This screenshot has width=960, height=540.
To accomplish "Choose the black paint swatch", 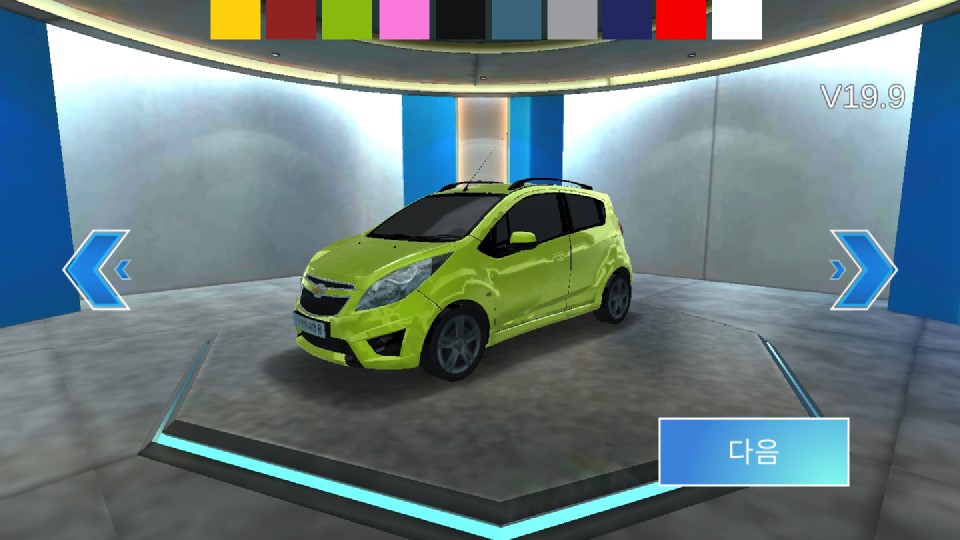I will click(460, 20).
